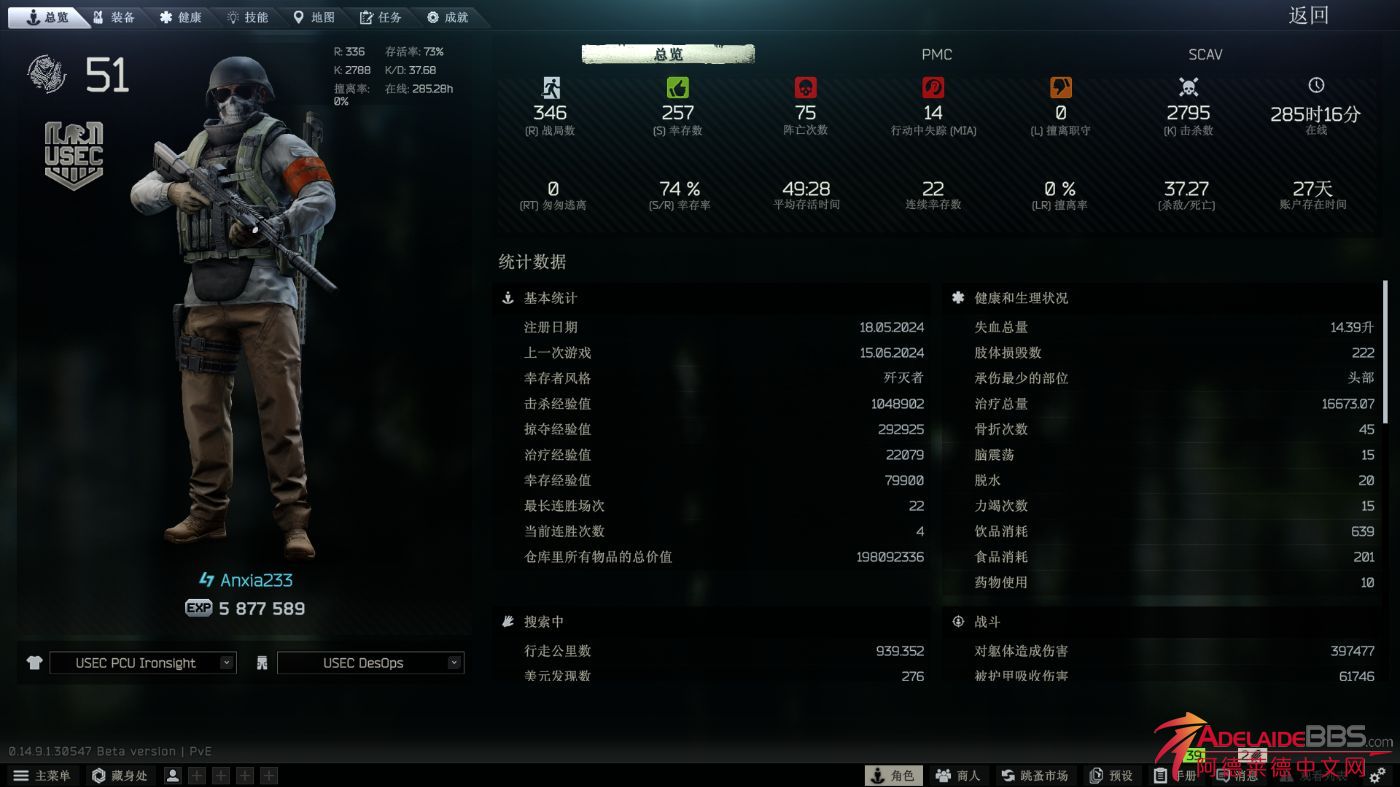Click the thumbs-up survived icon

pyautogui.click(x=677, y=87)
